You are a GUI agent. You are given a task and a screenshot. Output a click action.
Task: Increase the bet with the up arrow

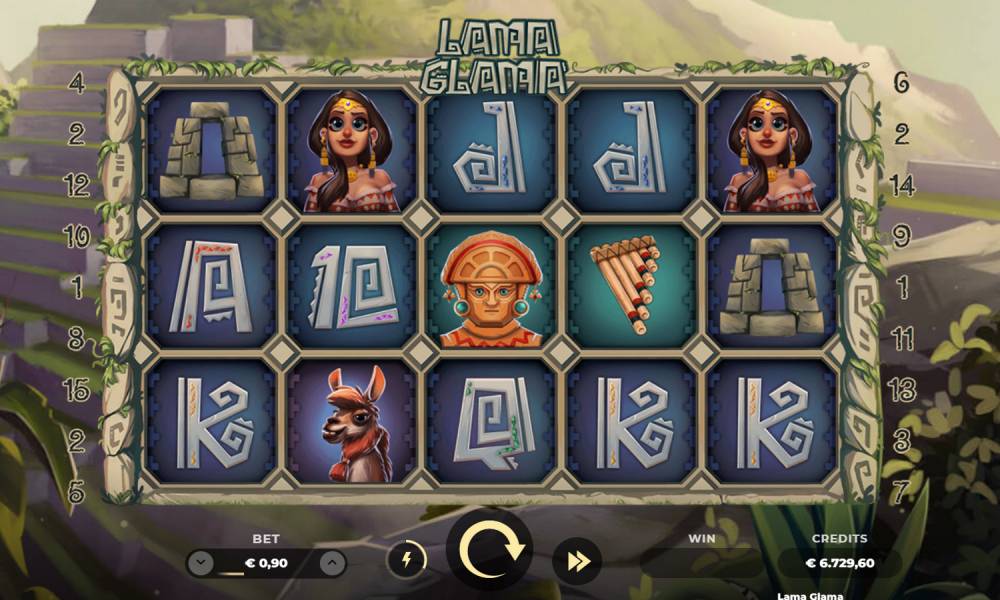point(333,563)
